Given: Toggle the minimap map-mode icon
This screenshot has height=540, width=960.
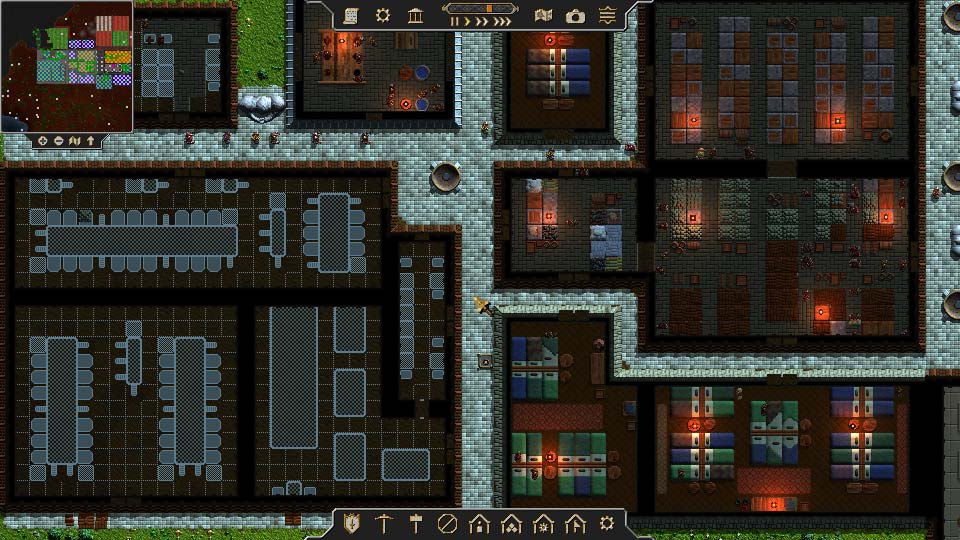Looking at the screenshot, I should [75, 141].
